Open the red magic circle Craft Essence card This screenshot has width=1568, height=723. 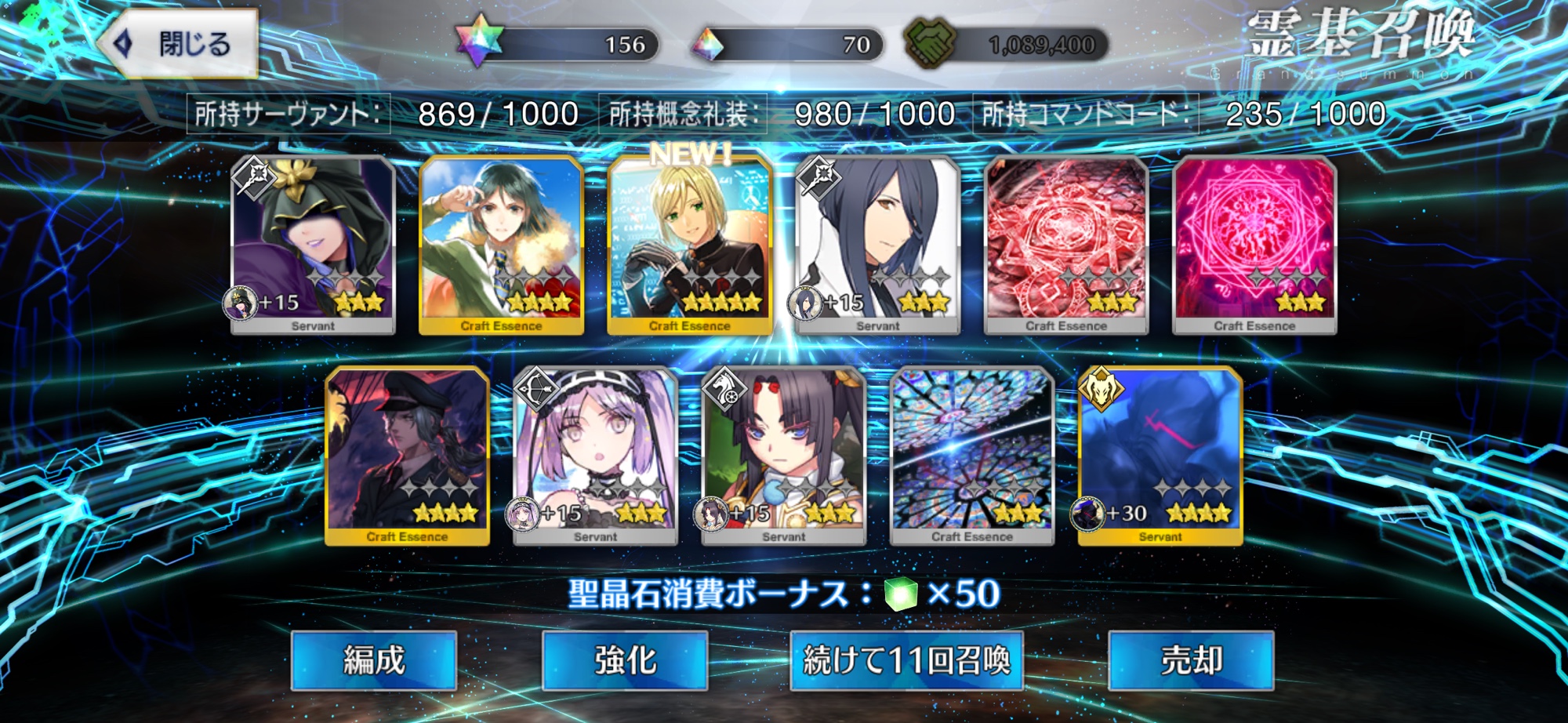(x=1066, y=245)
